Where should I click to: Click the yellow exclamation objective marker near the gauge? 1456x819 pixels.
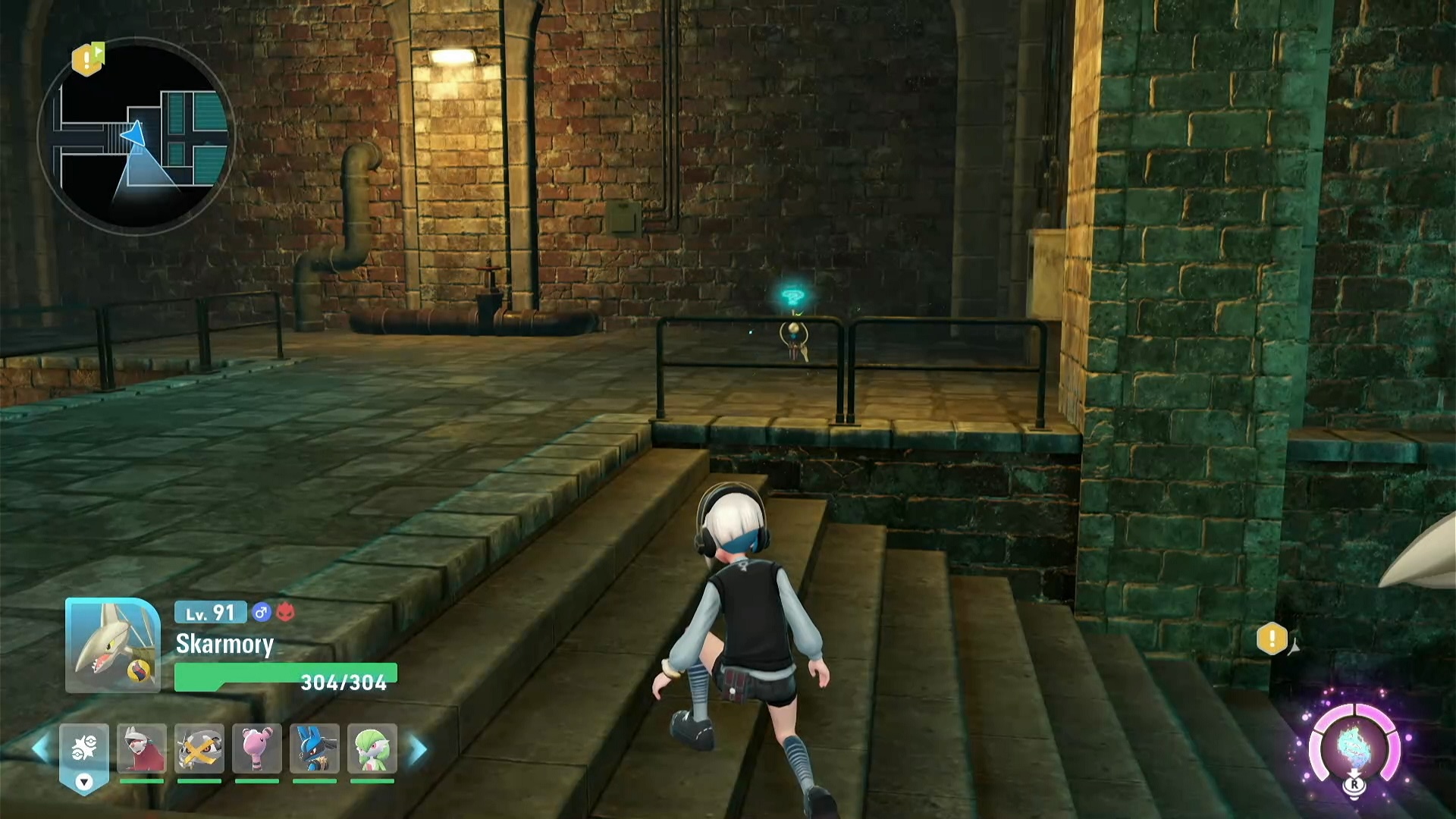click(x=1272, y=639)
